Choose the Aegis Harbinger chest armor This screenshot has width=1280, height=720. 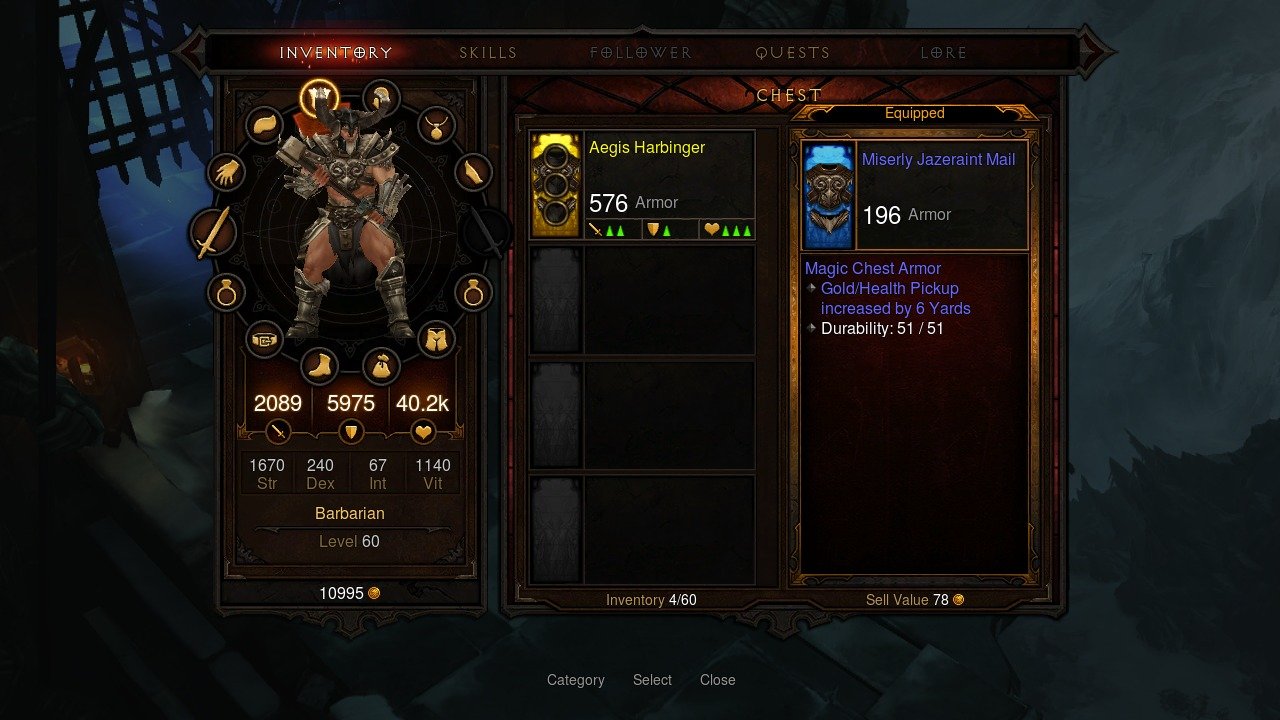point(642,185)
